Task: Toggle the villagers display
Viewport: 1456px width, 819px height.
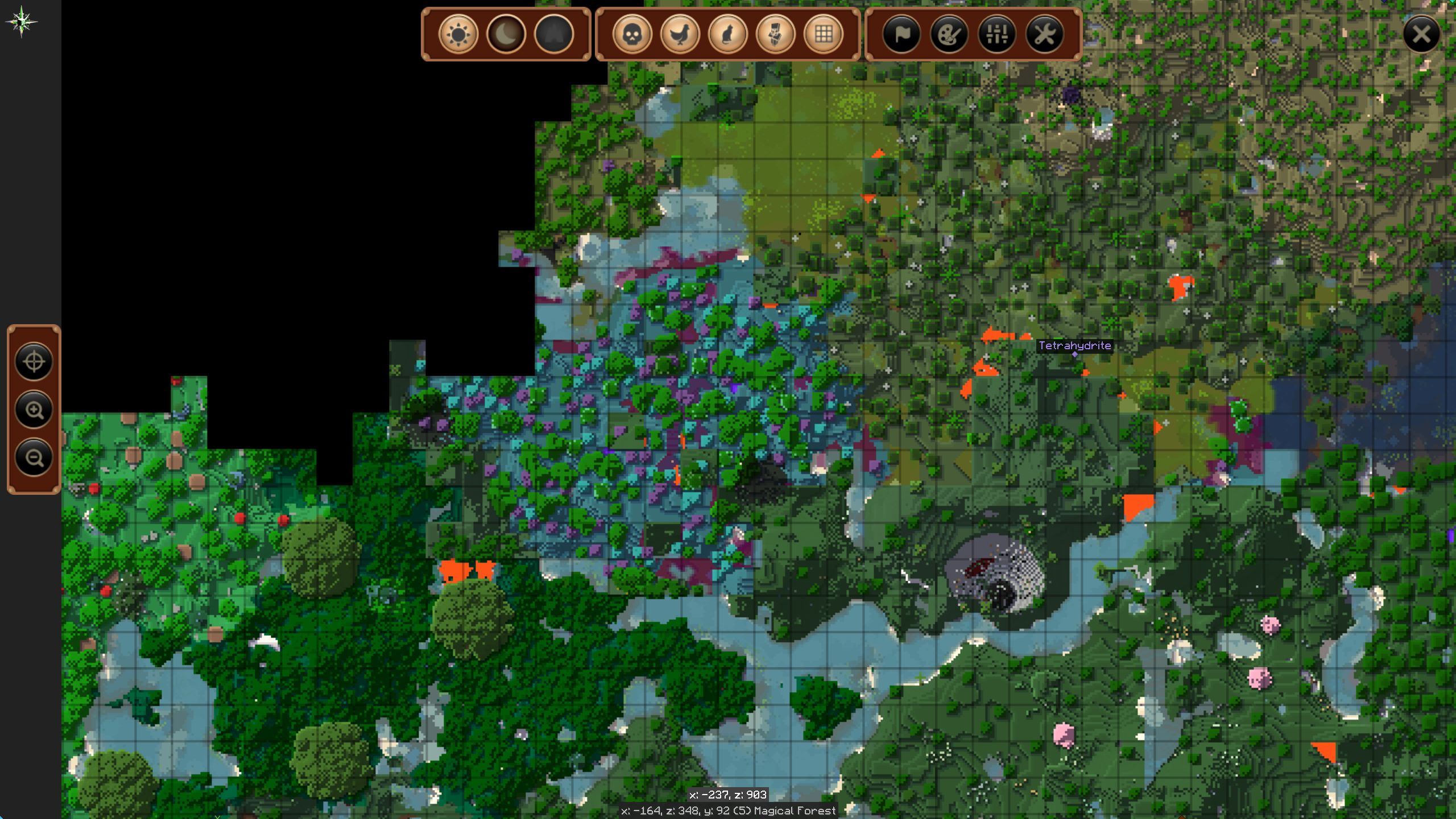Action: pos(776,34)
